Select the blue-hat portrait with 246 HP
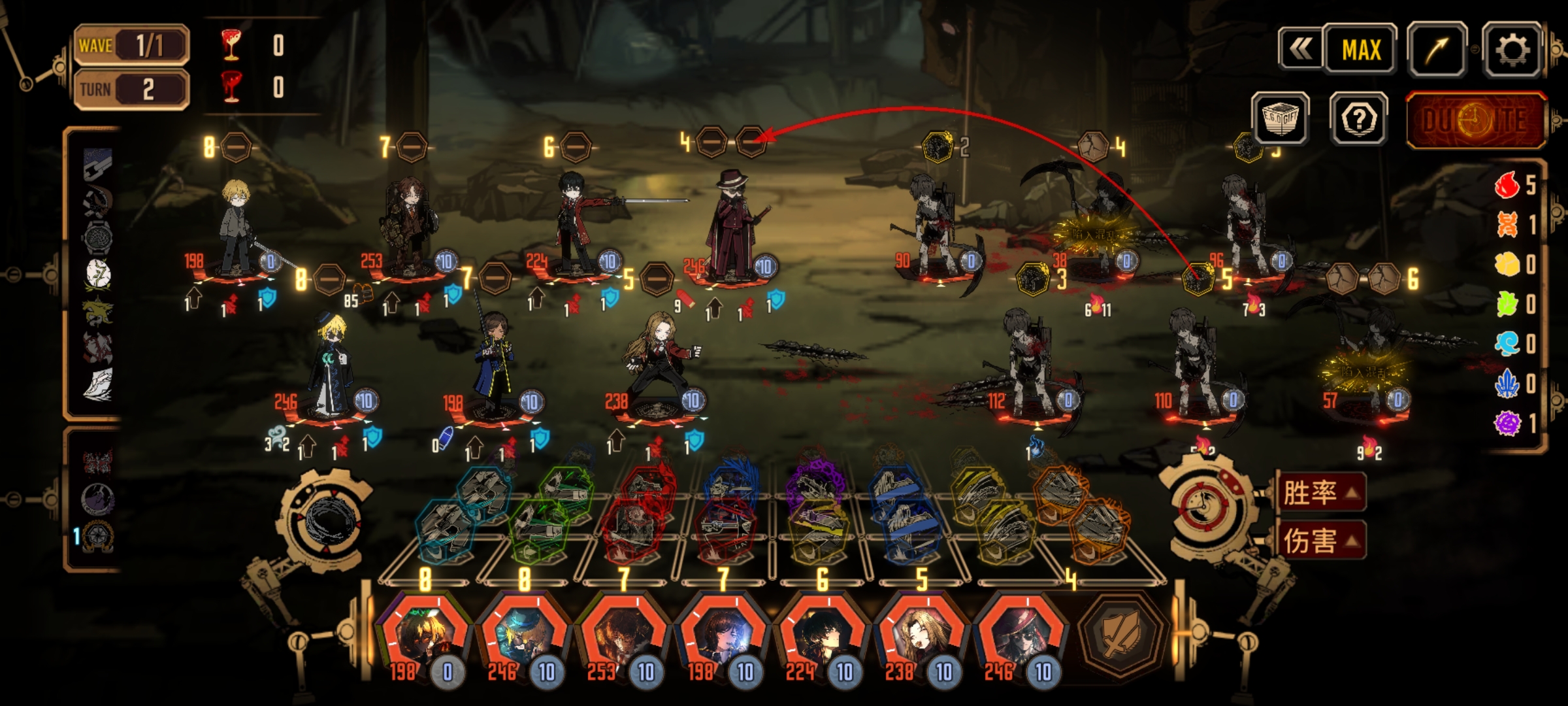This screenshot has height=706, width=1568. click(x=524, y=635)
